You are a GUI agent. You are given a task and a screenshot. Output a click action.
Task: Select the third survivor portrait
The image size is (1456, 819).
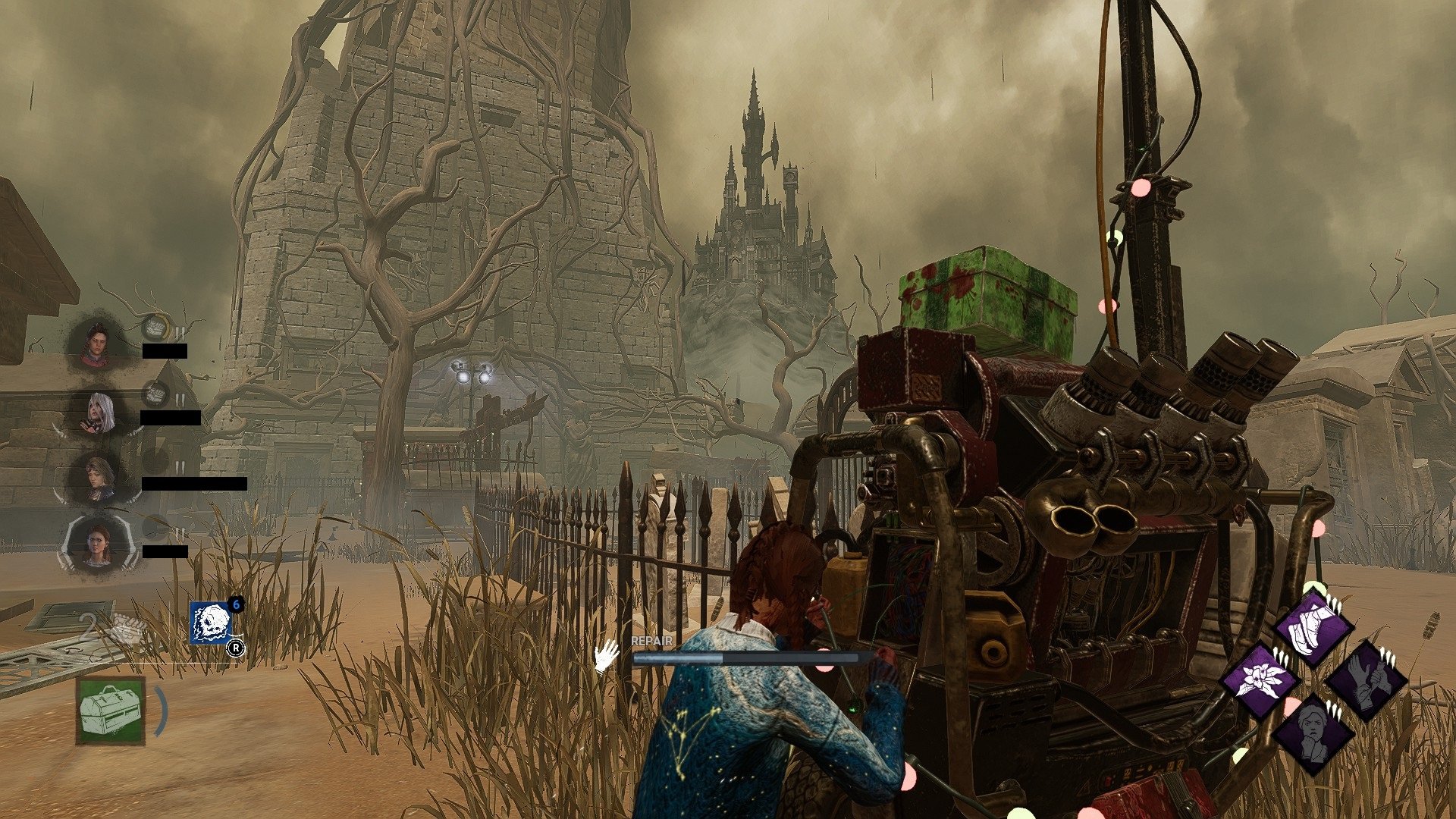[98, 477]
